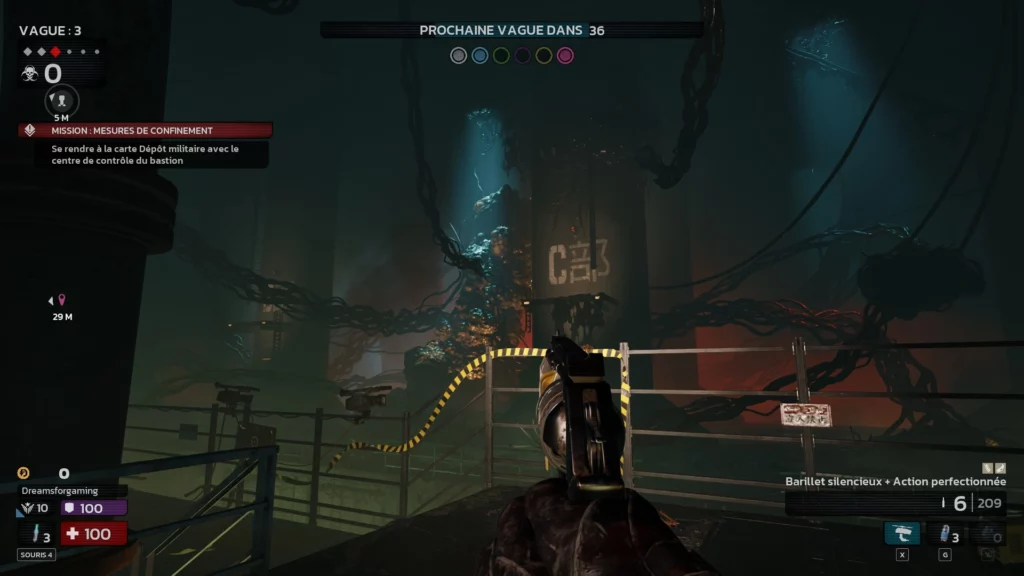
Task: Click the pink circle under the wave timer
Action: (565, 56)
